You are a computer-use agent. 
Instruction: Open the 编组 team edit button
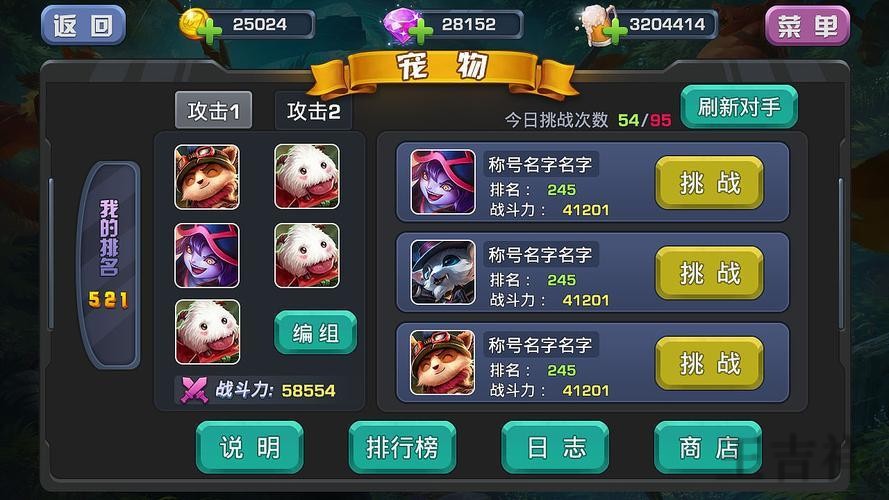point(315,333)
